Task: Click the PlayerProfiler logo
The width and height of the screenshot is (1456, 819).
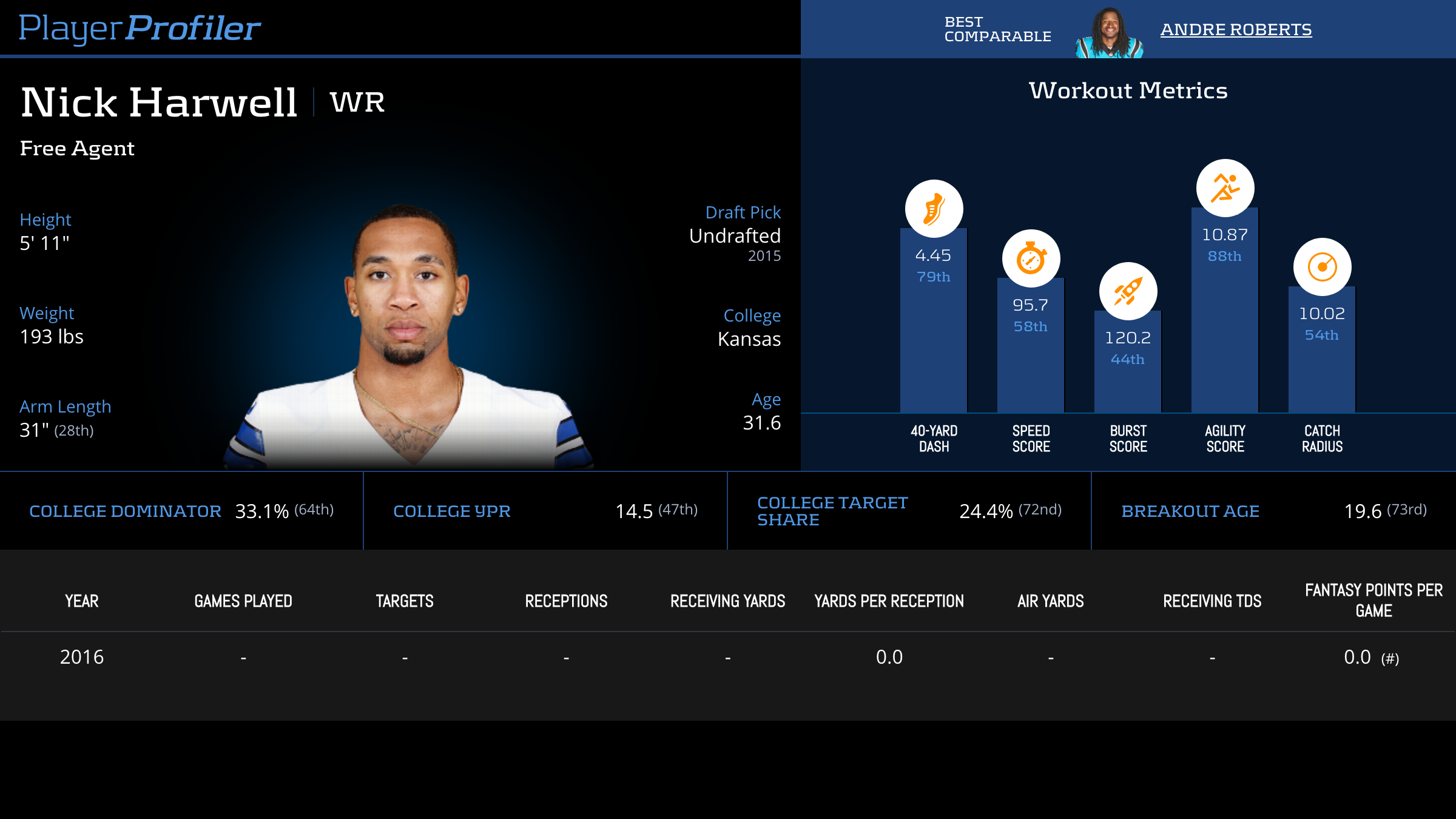Action: coord(140,29)
